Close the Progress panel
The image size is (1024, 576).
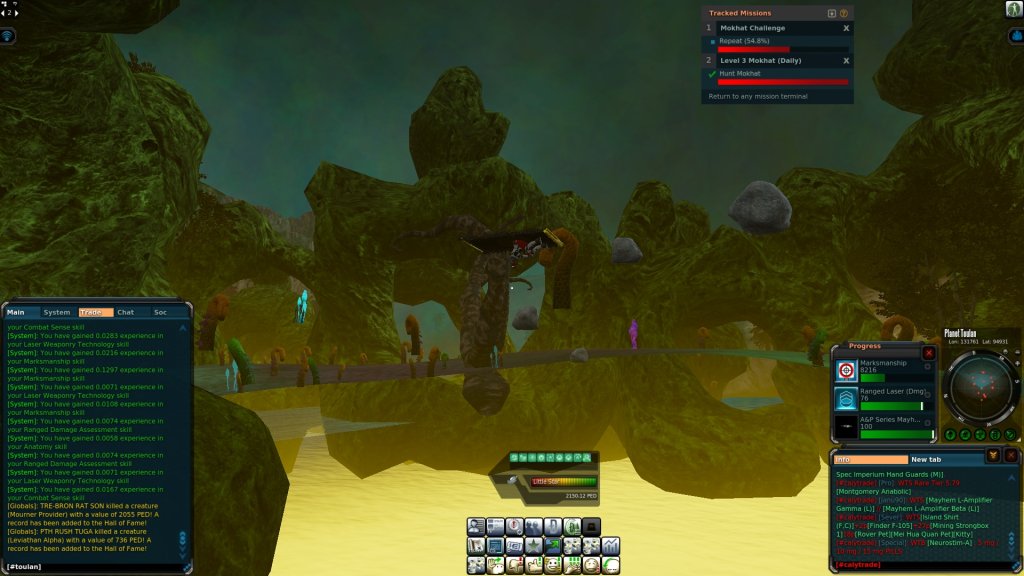click(x=929, y=353)
